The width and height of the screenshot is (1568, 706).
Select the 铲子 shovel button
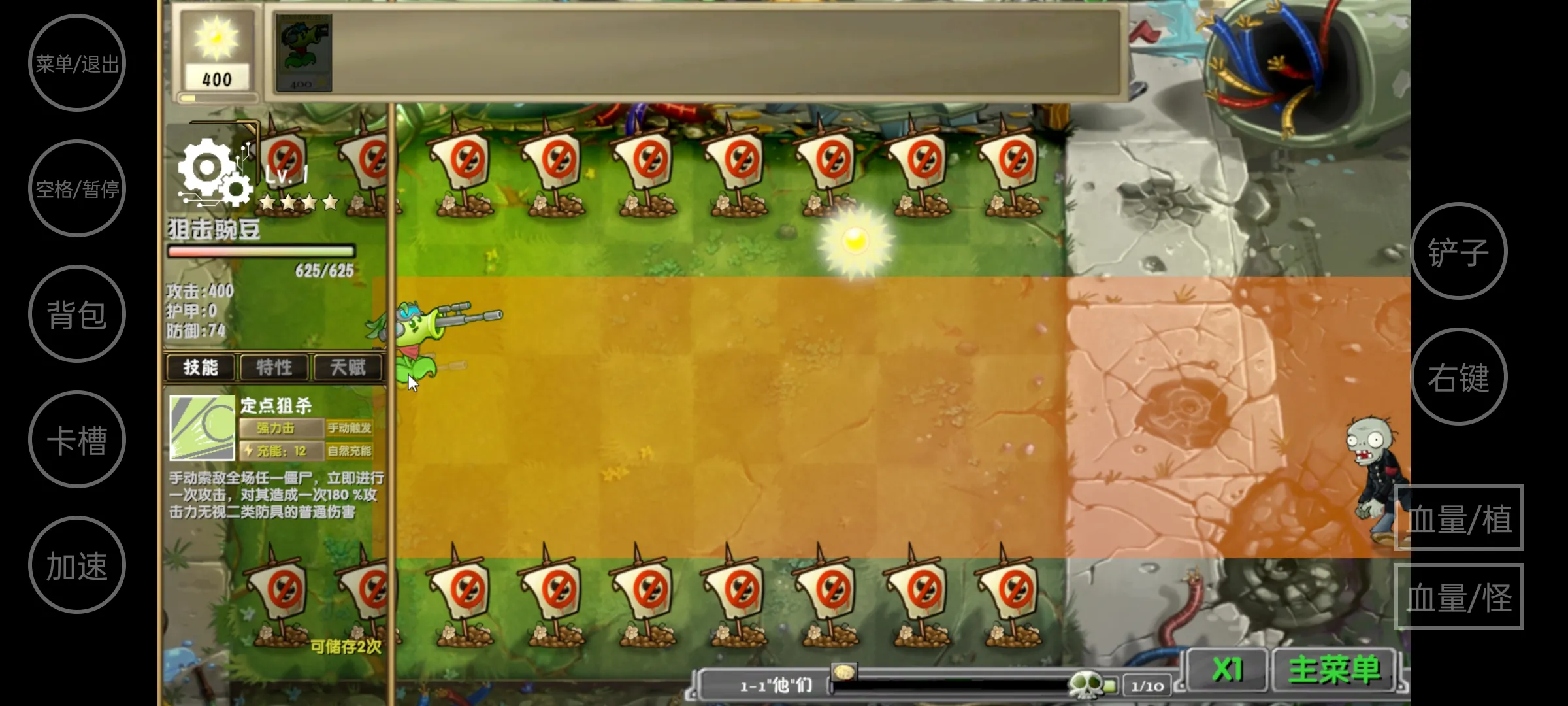(1458, 251)
